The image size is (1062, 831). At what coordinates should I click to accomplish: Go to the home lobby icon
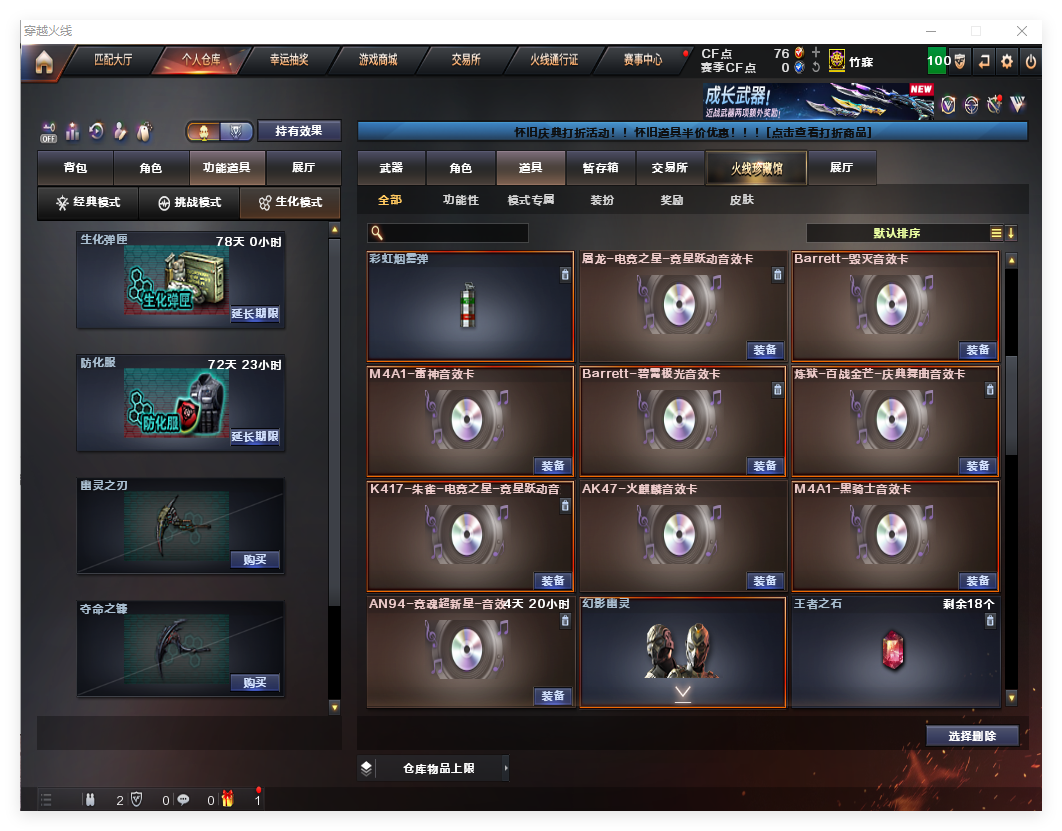(44, 61)
